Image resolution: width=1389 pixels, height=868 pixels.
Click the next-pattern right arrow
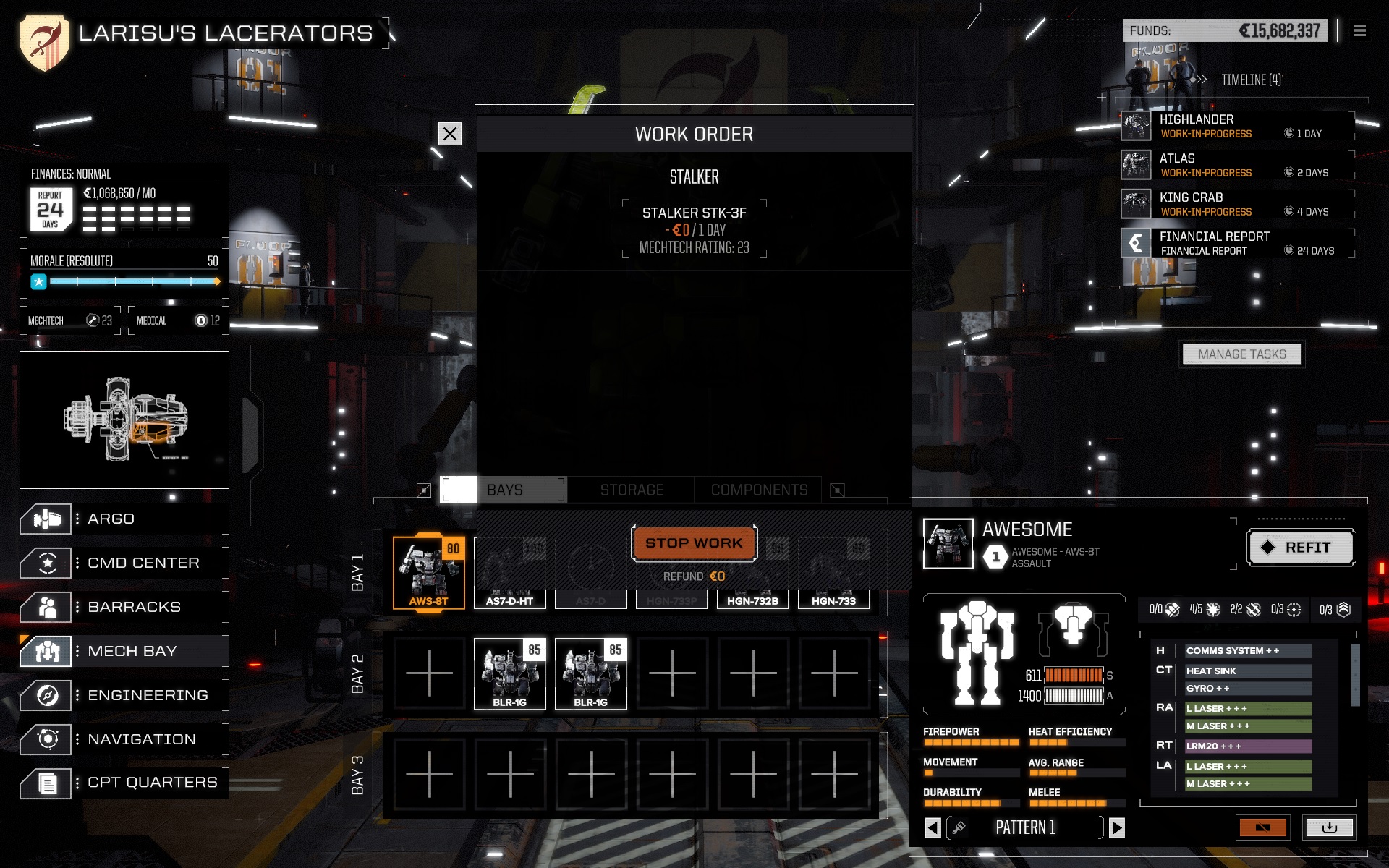click(x=1118, y=827)
